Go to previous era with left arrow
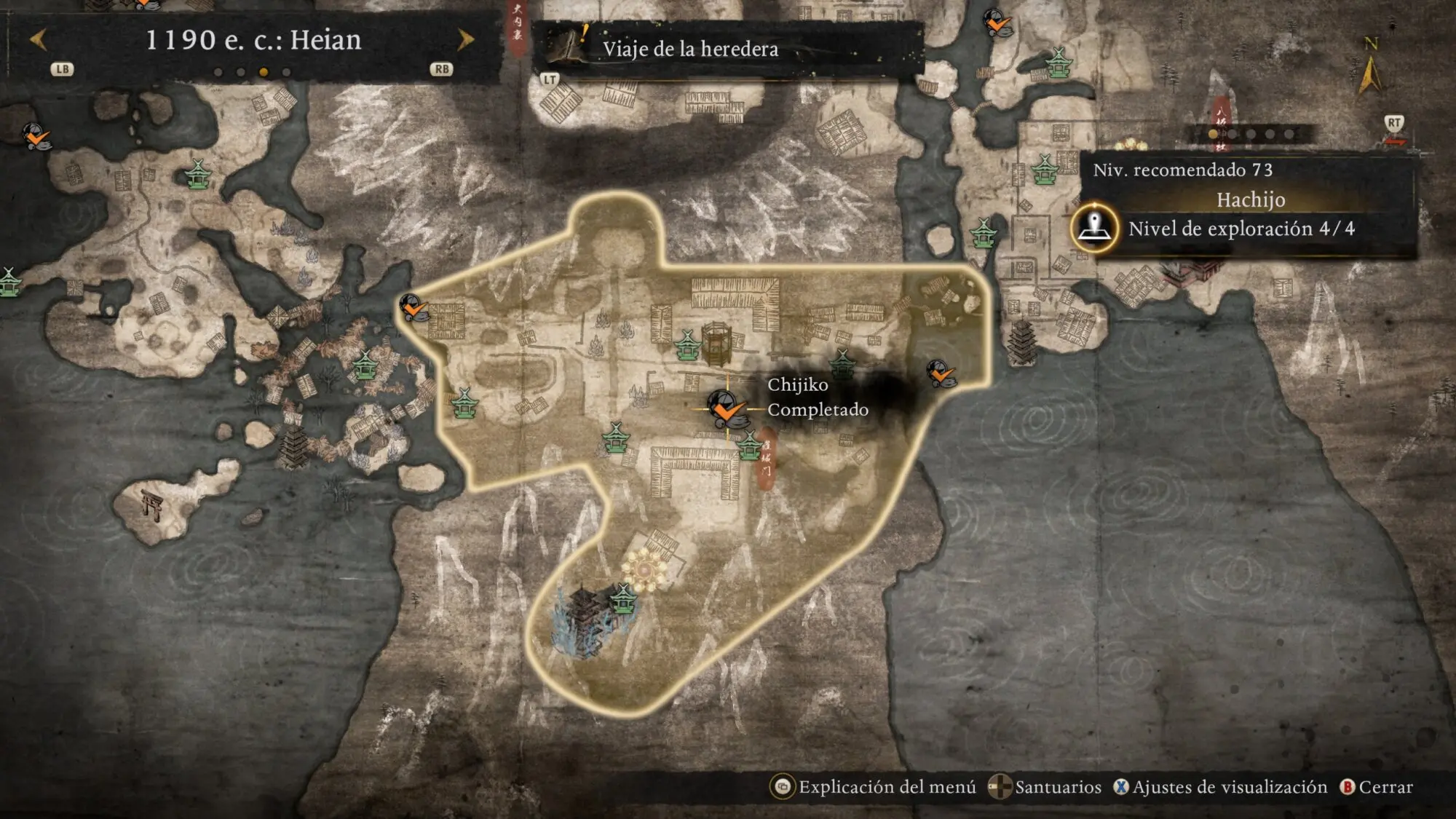 pyautogui.click(x=39, y=39)
